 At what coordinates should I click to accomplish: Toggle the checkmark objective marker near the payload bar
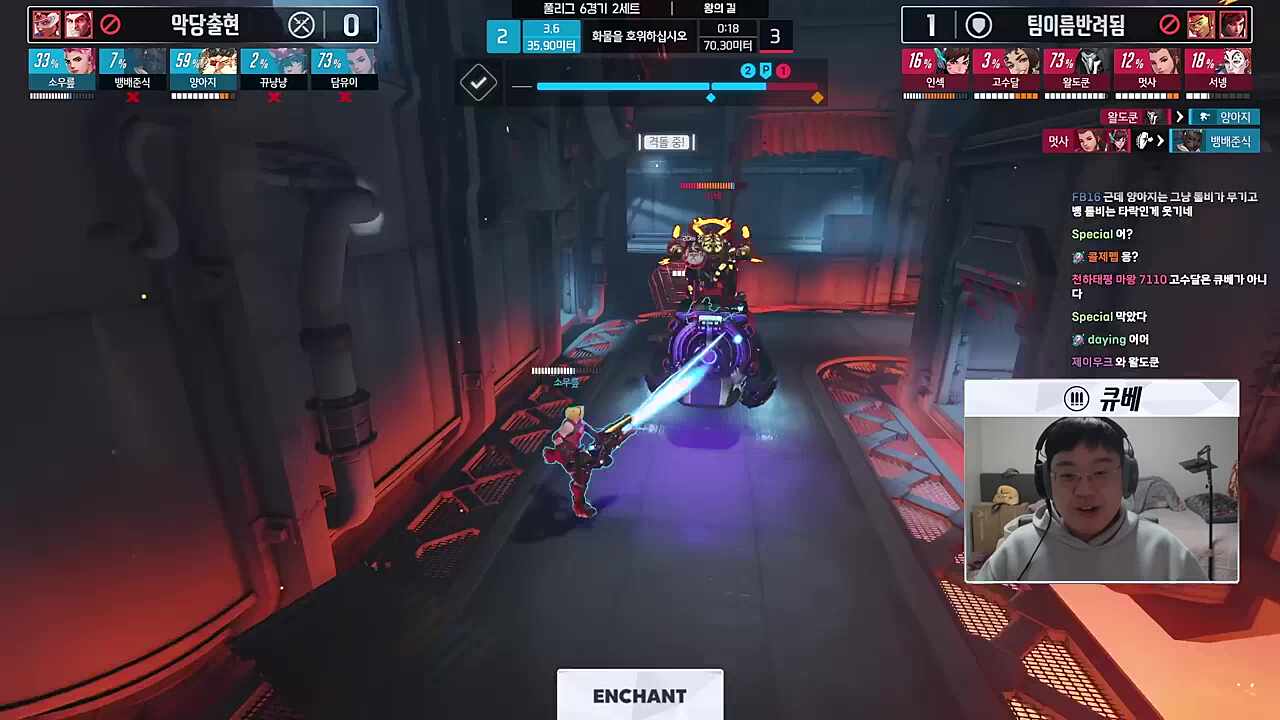478,84
